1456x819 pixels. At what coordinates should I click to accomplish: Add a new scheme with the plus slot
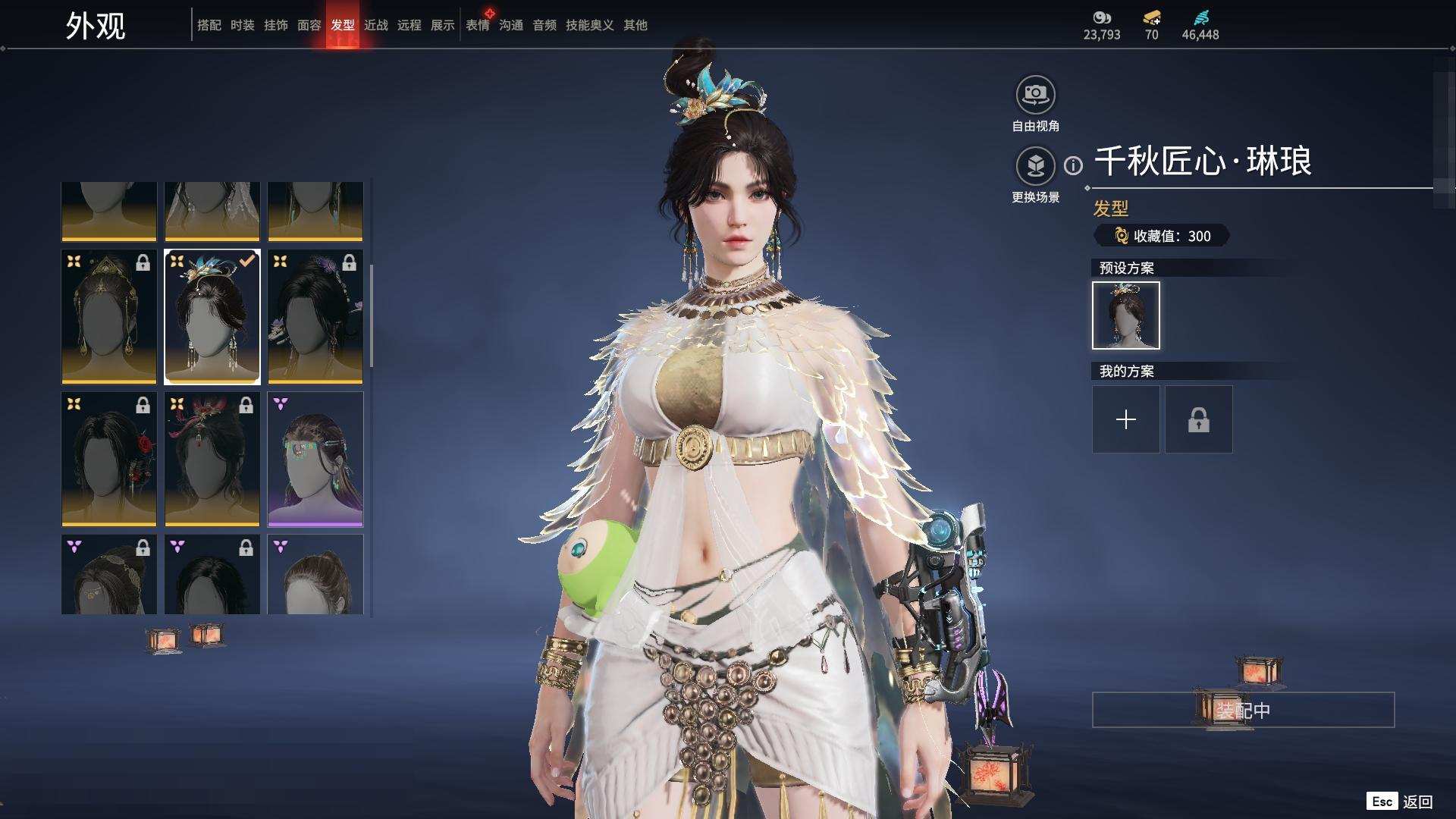click(1125, 419)
